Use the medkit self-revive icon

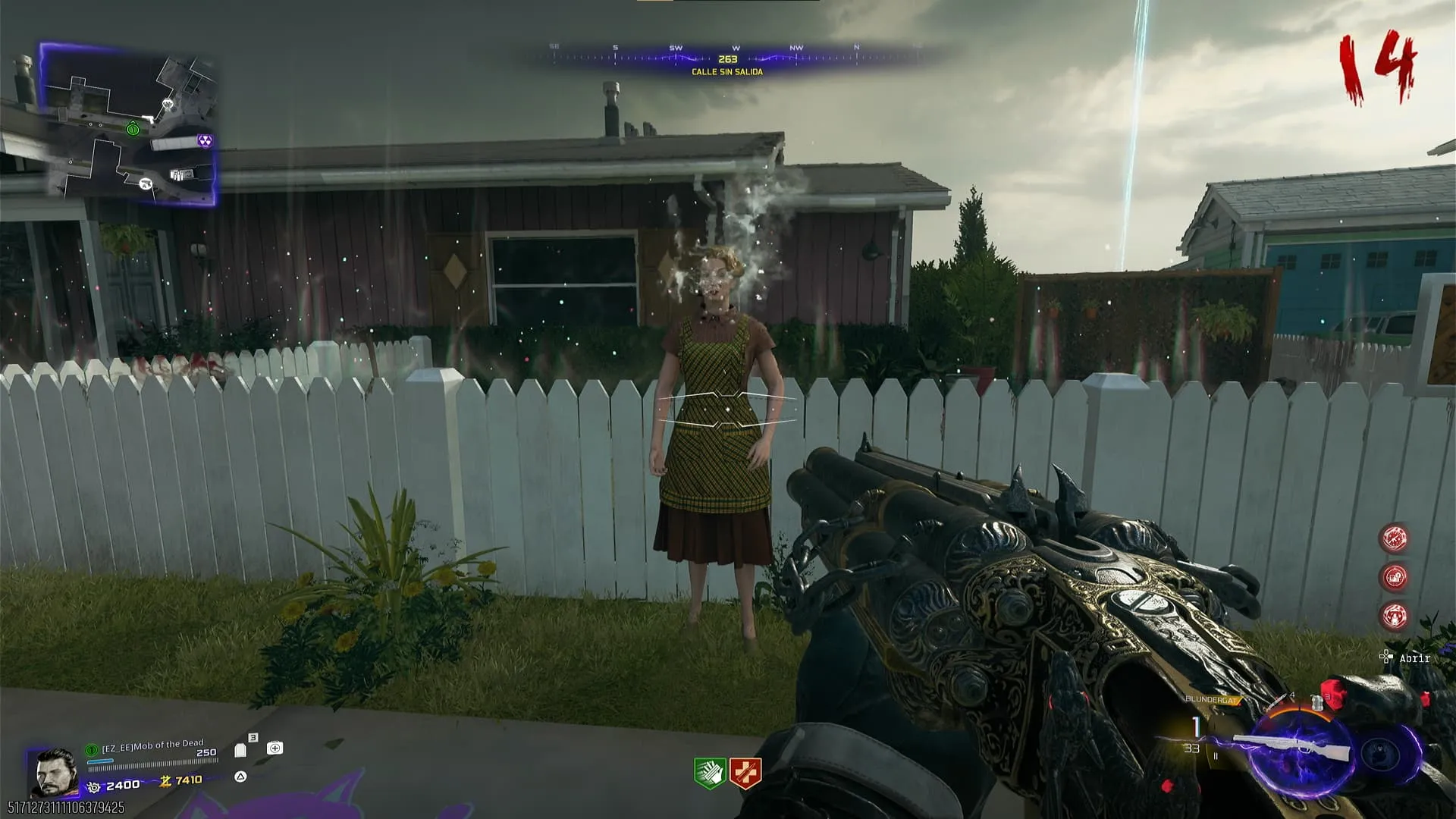click(x=275, y=748)
